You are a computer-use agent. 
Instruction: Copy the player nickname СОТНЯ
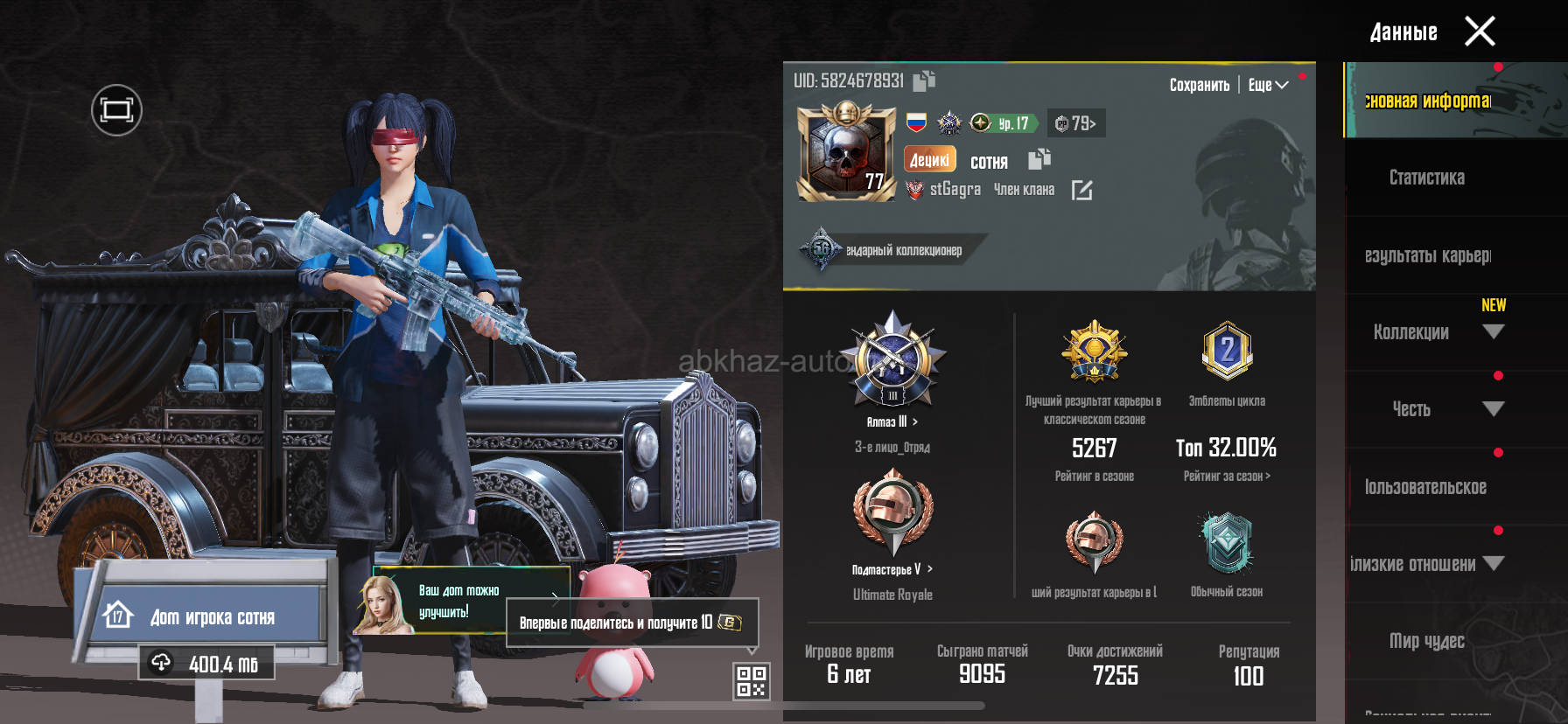pos(1039,159)
